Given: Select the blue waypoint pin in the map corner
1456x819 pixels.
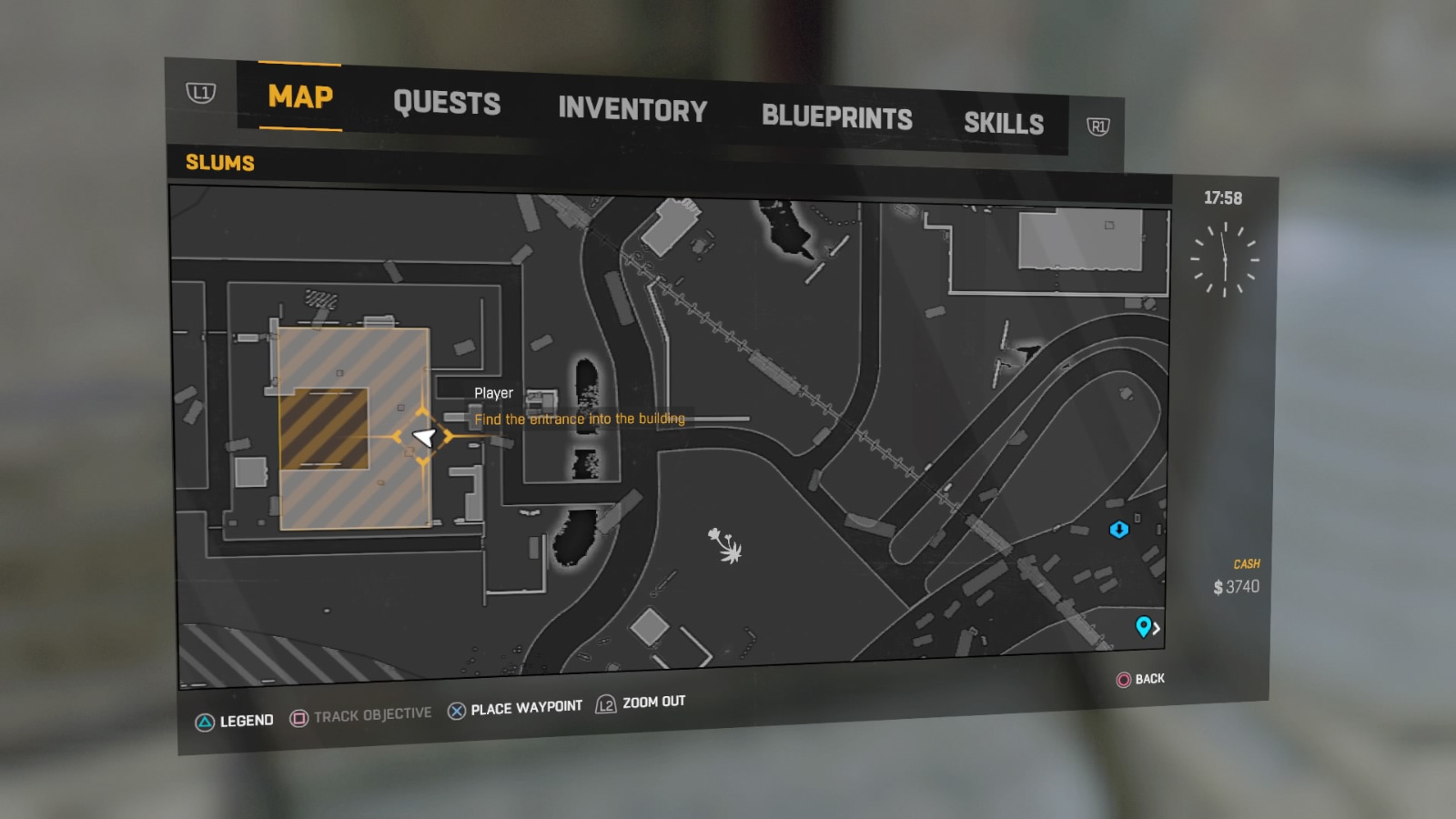Looking at the screenshot, I should [x=1144, y=628].
